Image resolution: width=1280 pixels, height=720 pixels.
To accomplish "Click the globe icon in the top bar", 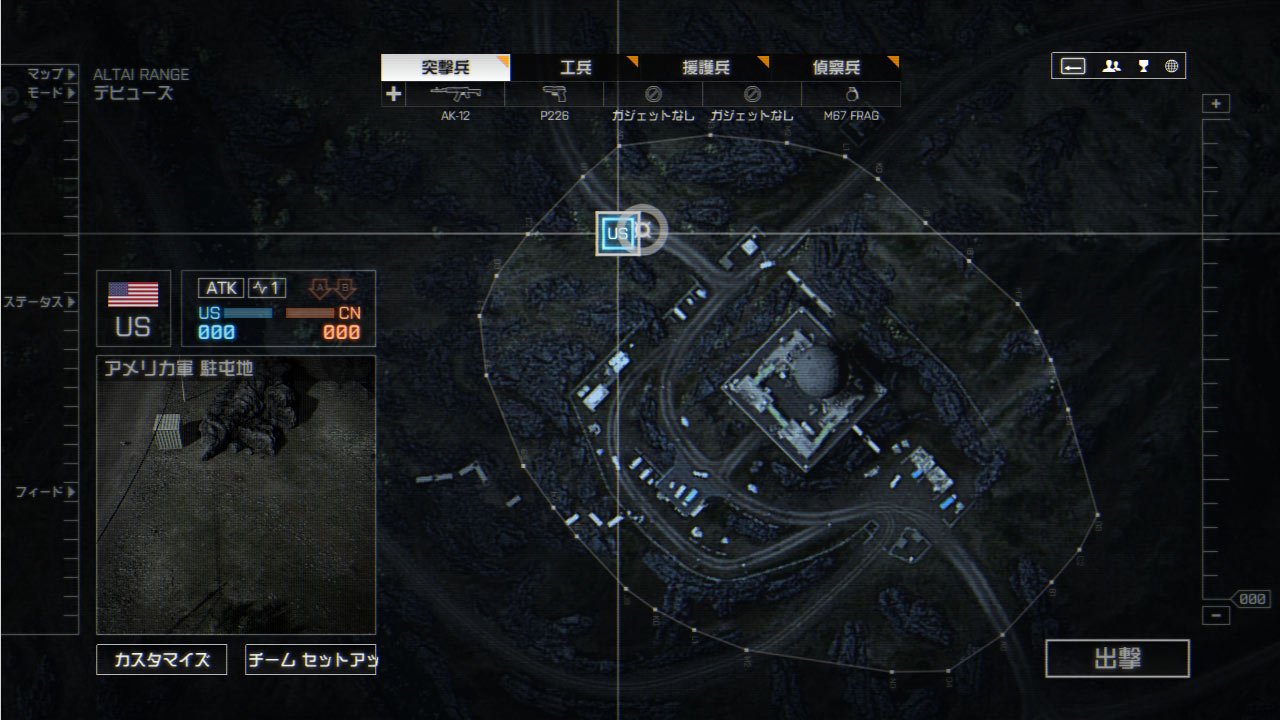I will click(1171, 66).
